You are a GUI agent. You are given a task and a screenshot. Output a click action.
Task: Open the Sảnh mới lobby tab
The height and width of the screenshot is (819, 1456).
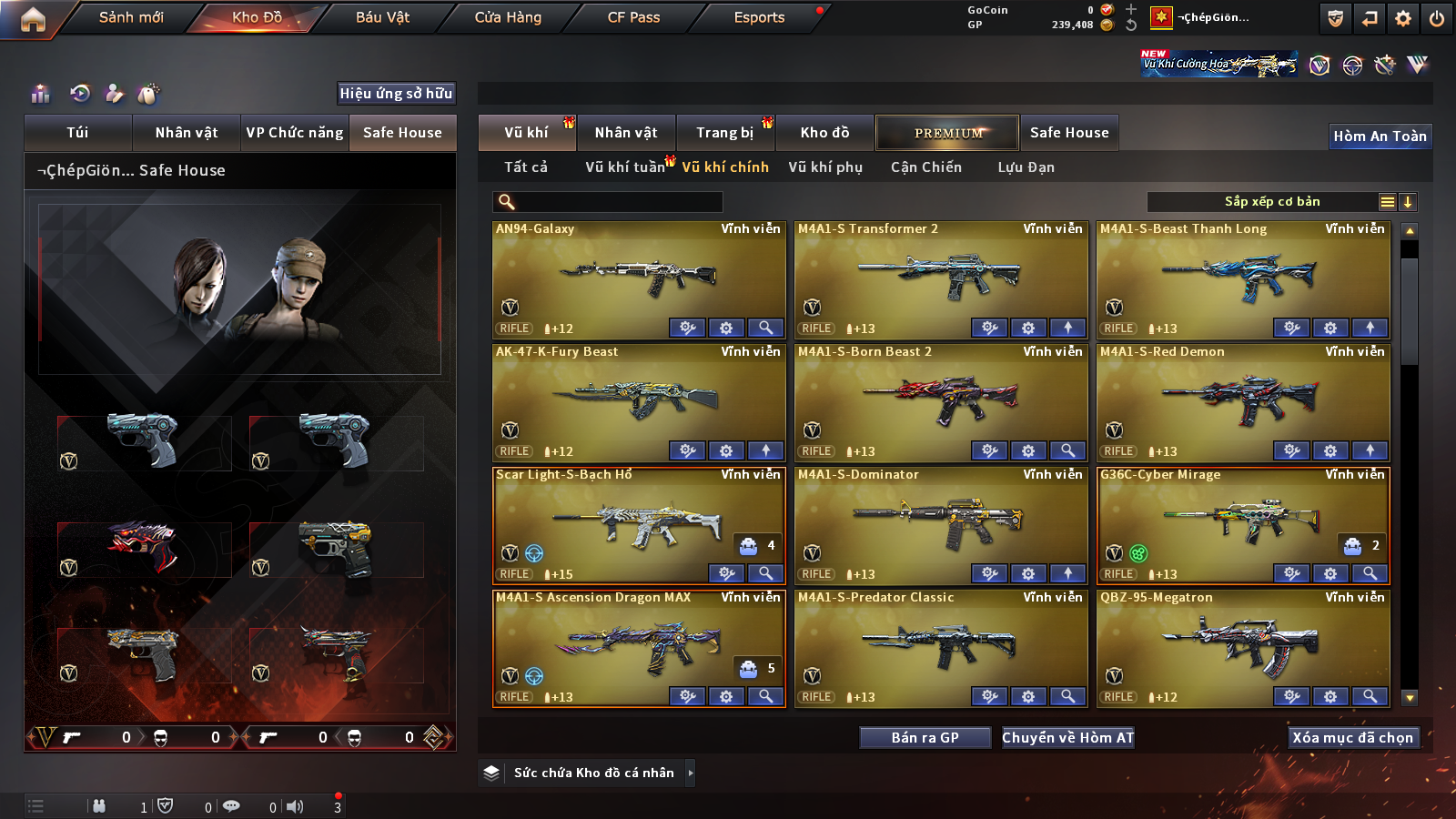(x=131, y=17)
